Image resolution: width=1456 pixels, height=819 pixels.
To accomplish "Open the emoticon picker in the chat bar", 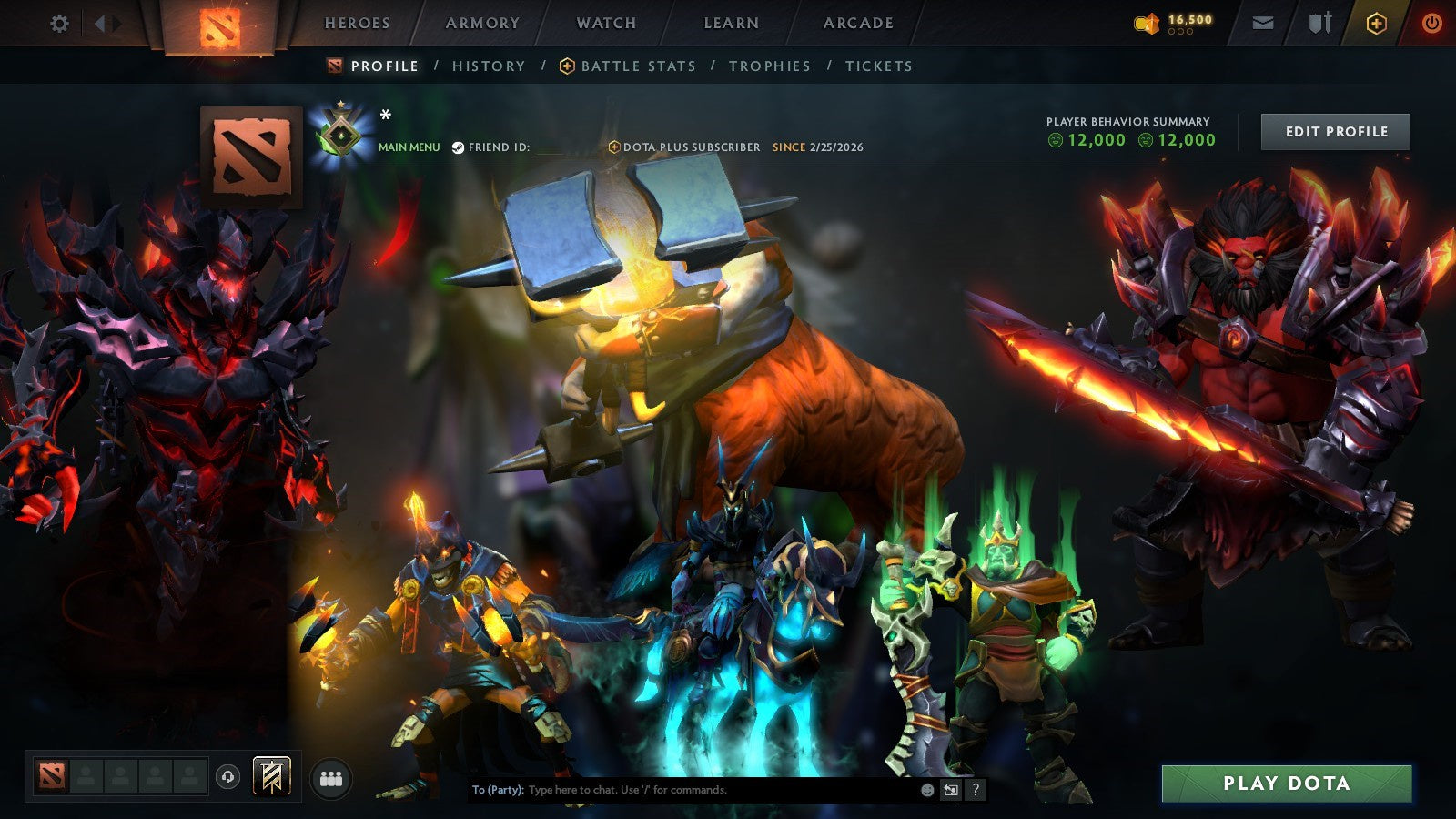I will tap(927, 790).
